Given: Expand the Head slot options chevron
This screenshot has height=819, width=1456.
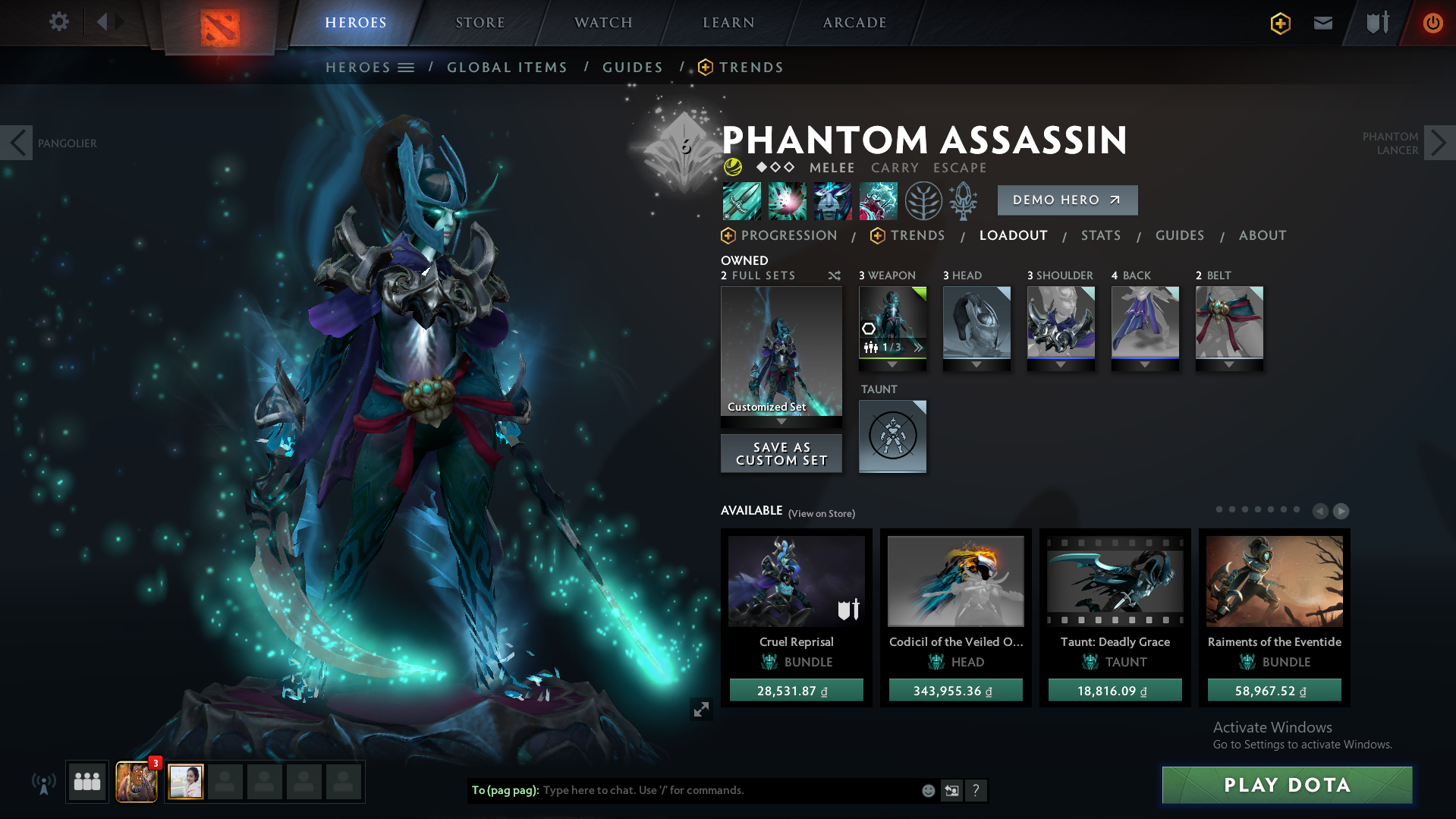Looking at the screenshot, I should pos(976,364).
